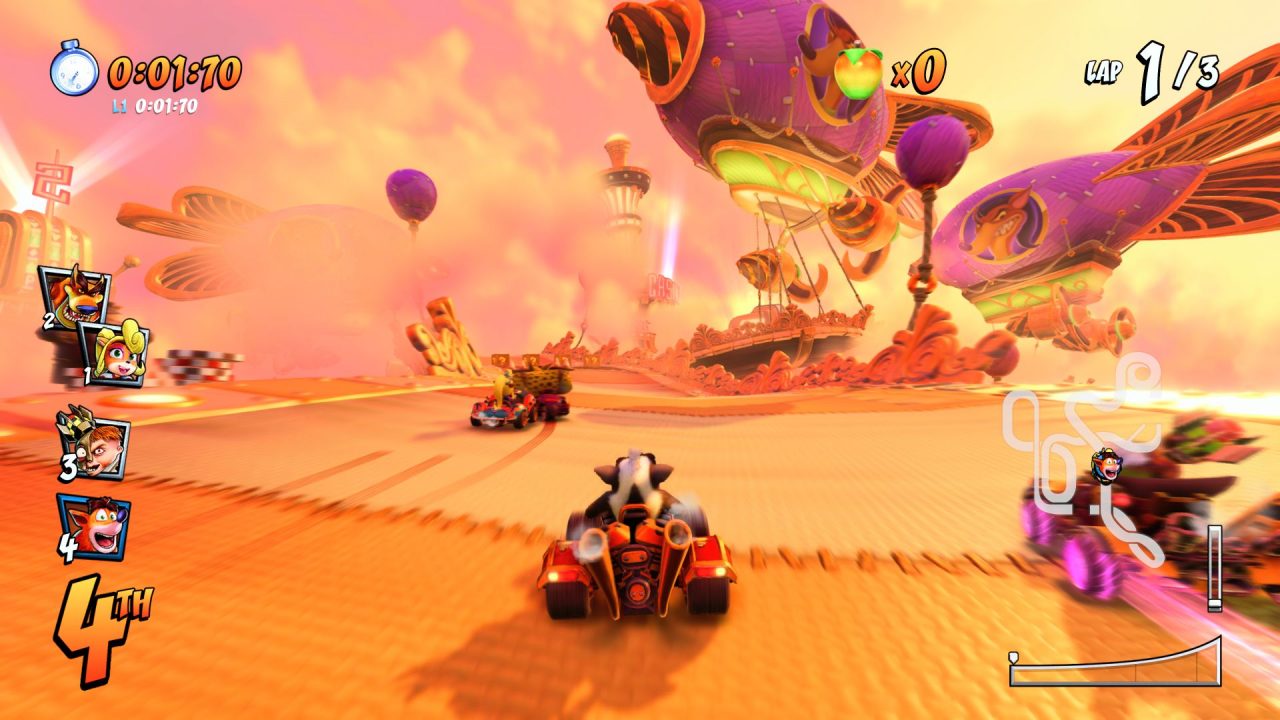Select Crash's fourth-place racer portrait
The height and width of the screenshot is (720, 1280).
(93, 526)
